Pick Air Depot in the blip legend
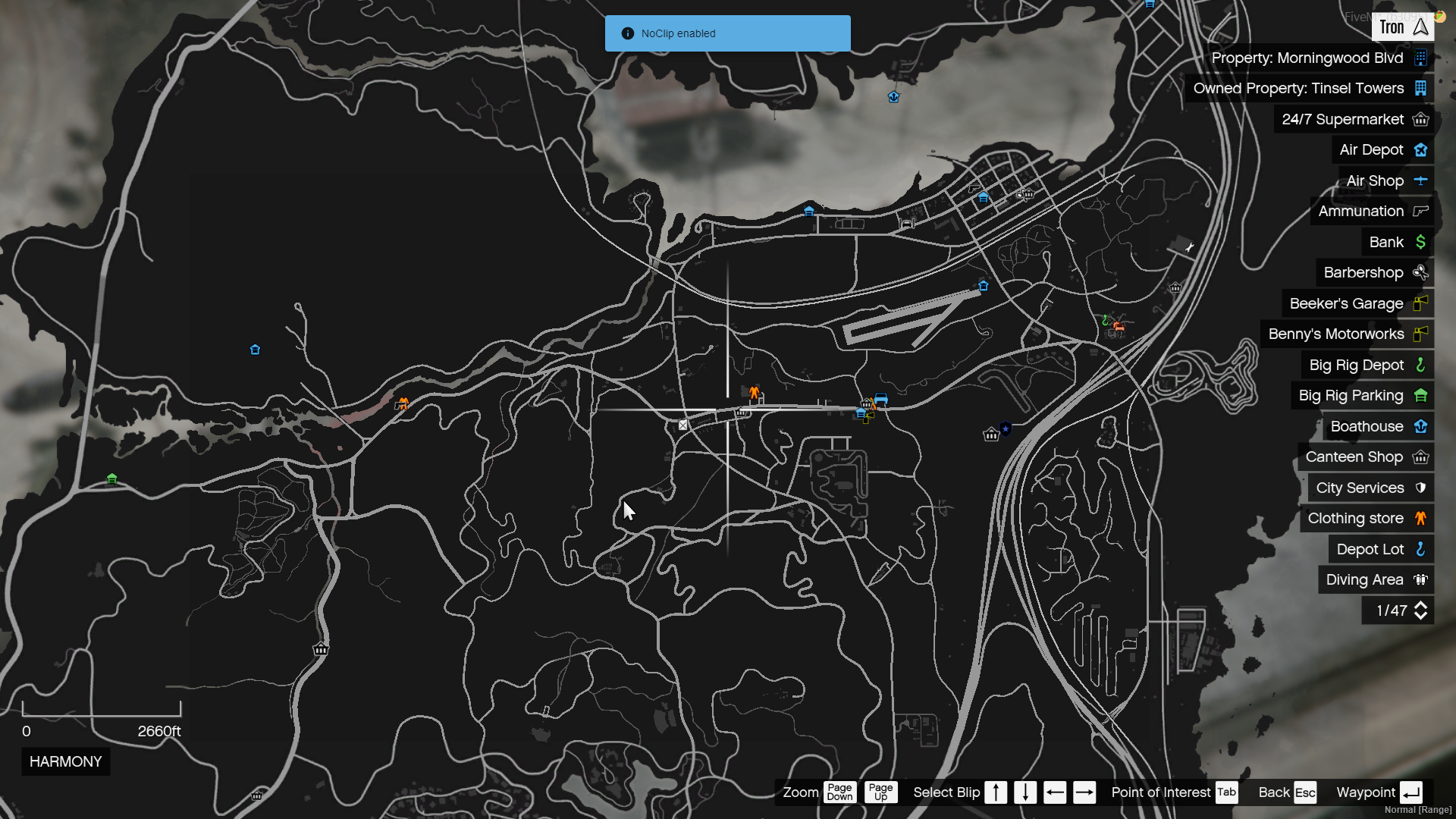Viewport: 1456px width, 819px height. pos(1382,150)
